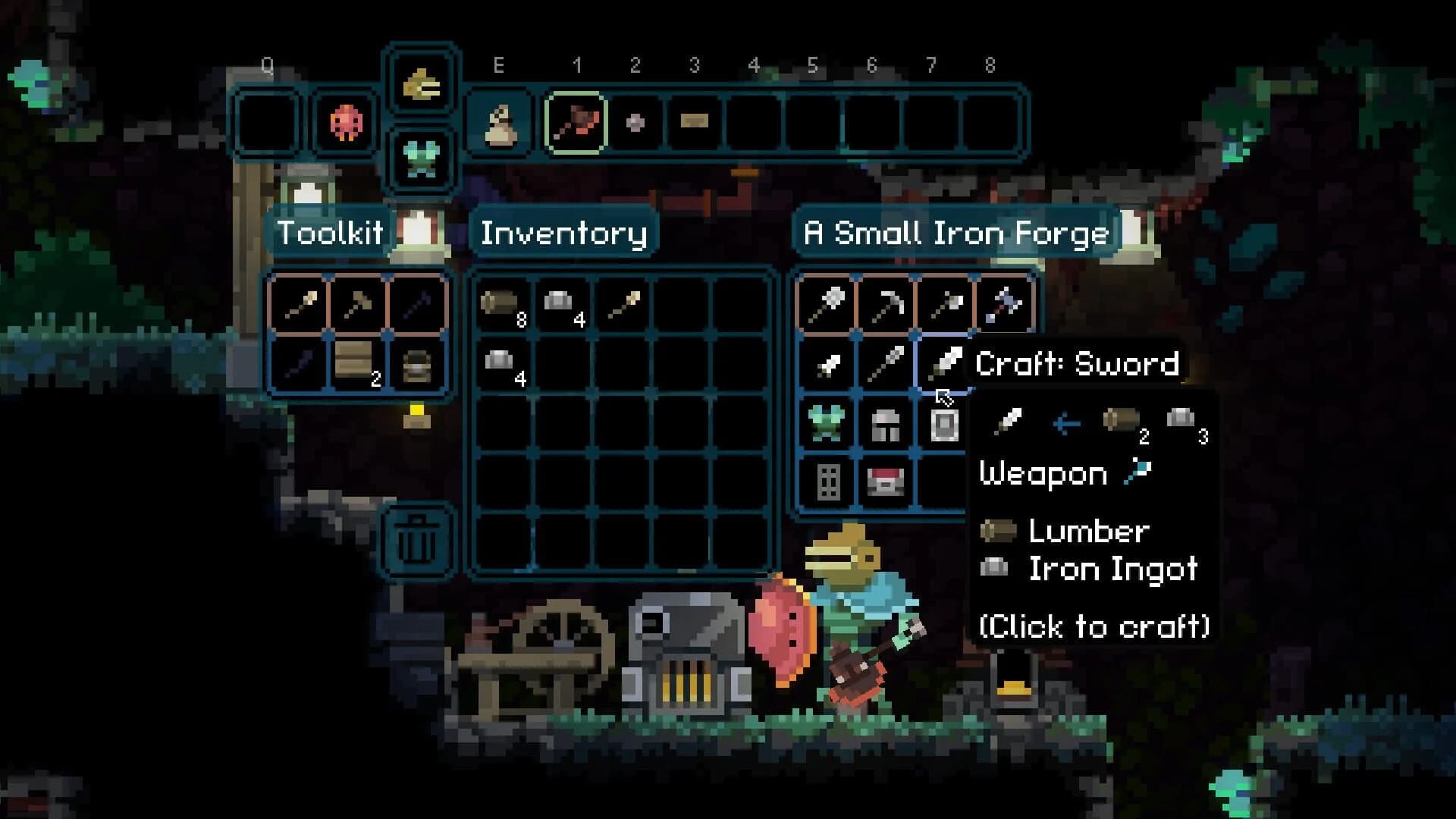Screen dimensions: 1456x819
Task: Click the furnace recipe in the forge's bottom row
Action: pos(887,482)
